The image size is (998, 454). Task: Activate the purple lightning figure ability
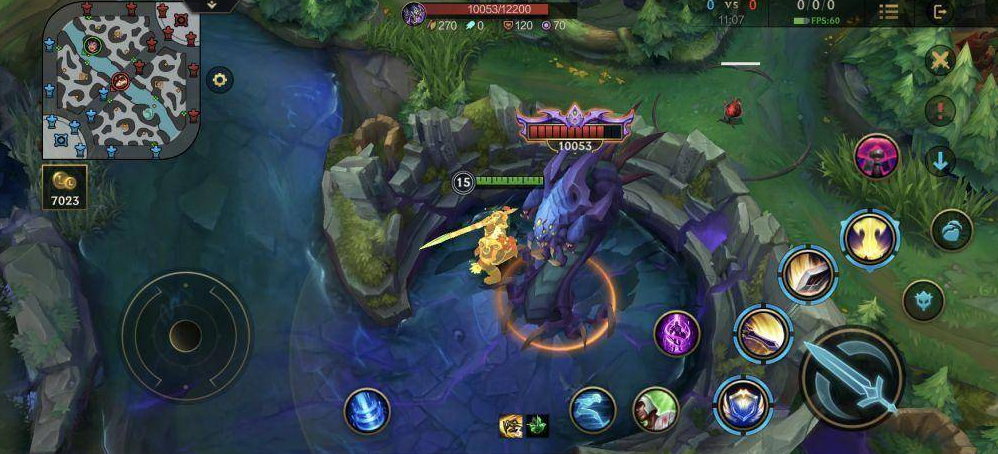coord(677,333)
